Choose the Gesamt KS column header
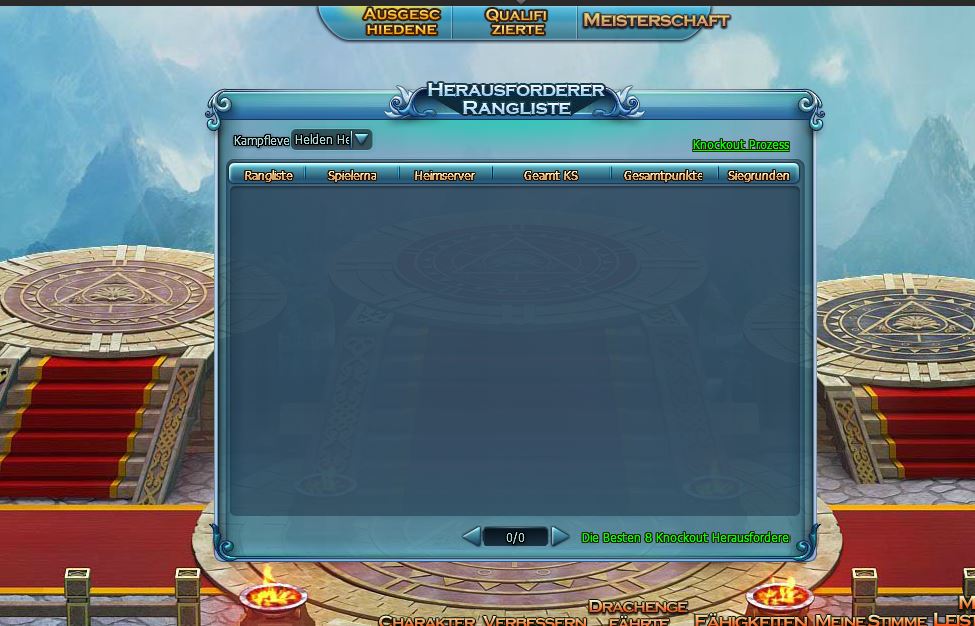 click(x=550, y=175)
